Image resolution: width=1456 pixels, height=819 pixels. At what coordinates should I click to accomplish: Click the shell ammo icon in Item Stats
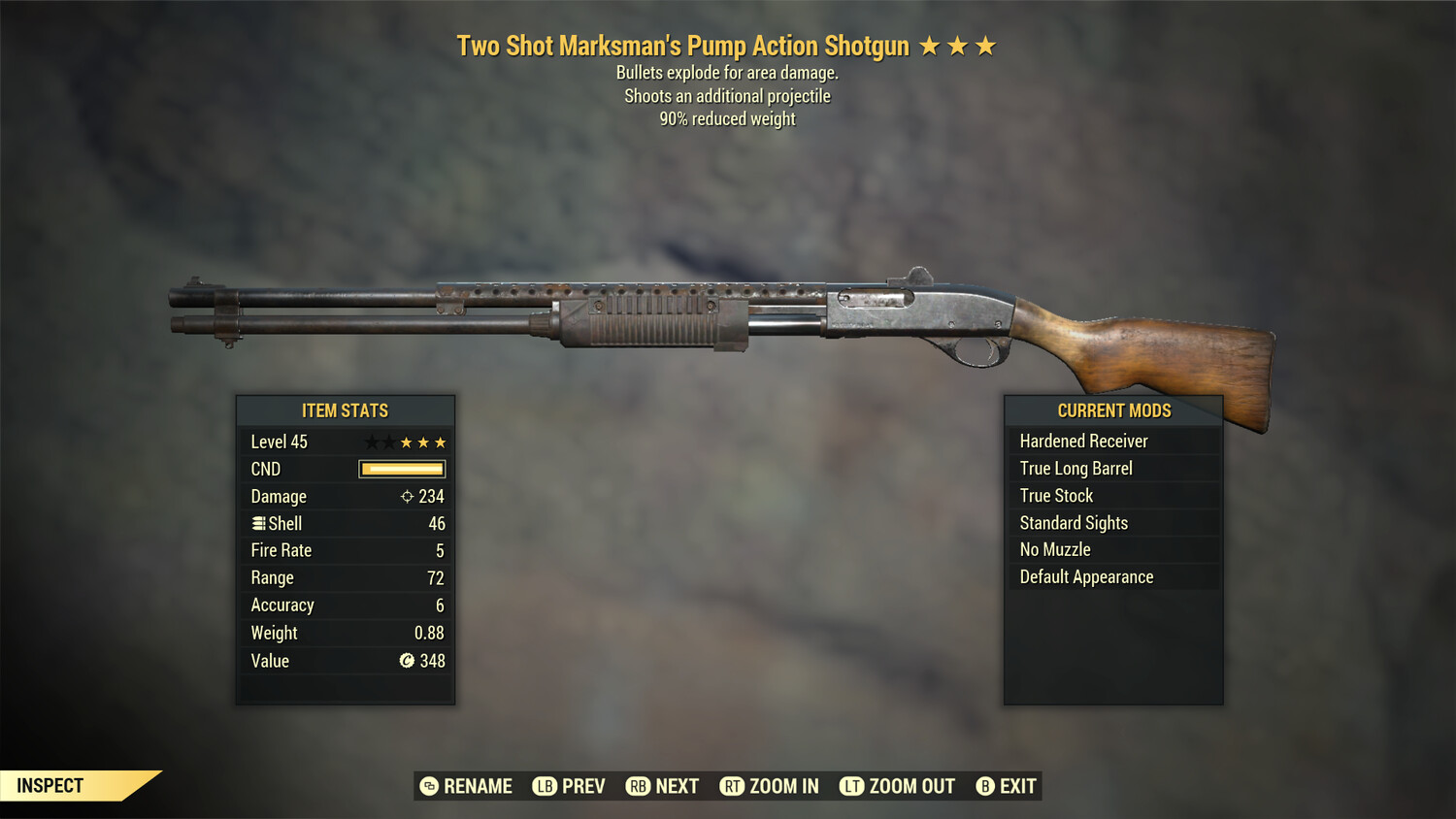[x=258, y=523]
